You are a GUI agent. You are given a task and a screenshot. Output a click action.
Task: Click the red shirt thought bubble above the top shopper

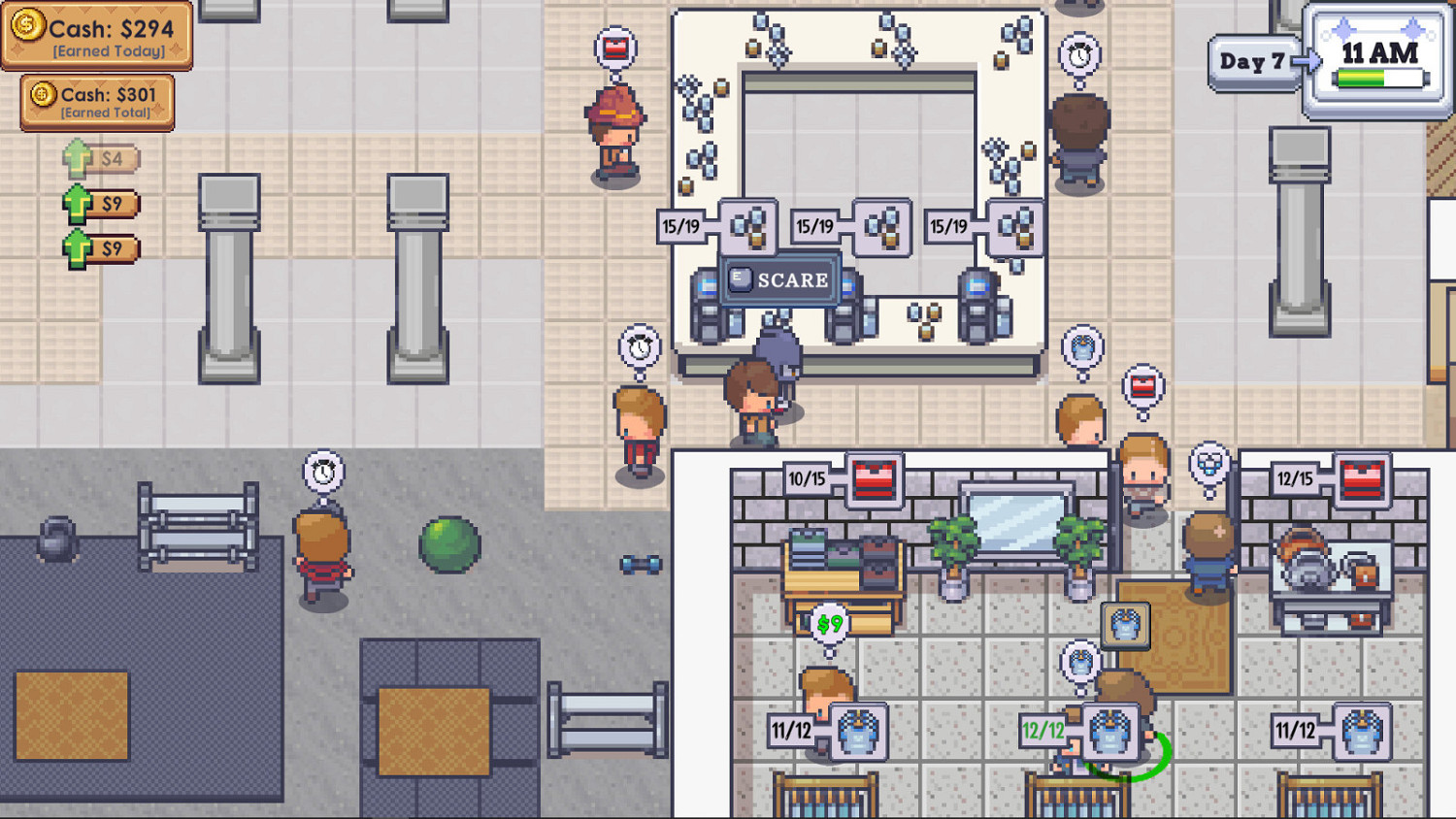[614, 49]
